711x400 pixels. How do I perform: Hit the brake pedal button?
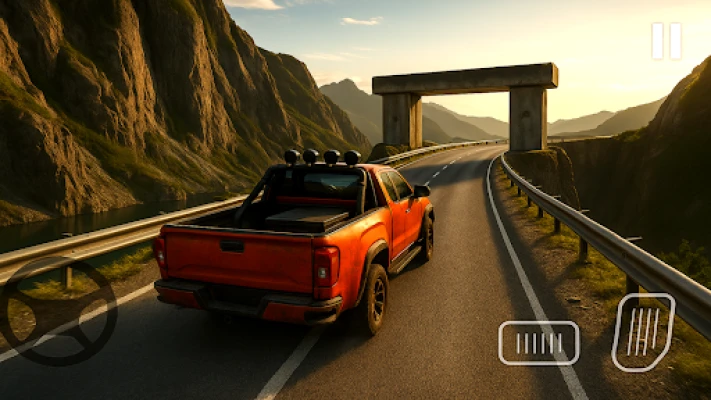click(538, 343)
